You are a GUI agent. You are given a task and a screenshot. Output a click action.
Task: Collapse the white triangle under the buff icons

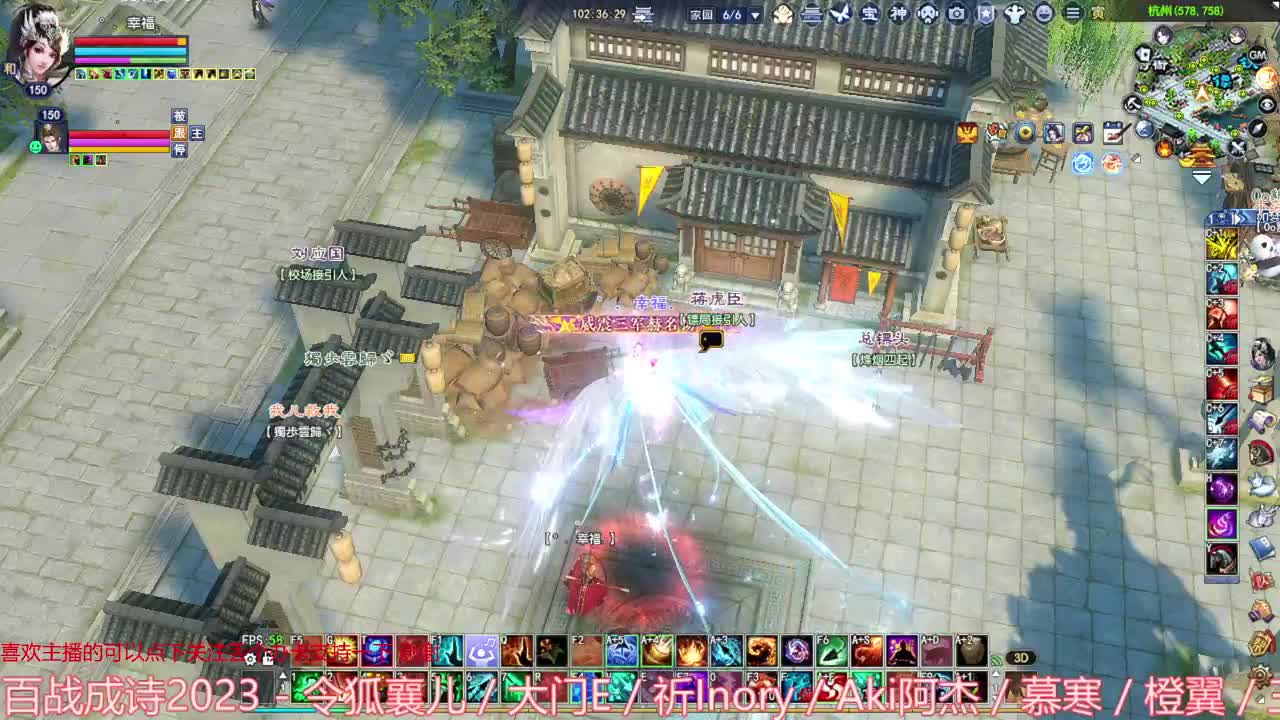click(1202, 175)
